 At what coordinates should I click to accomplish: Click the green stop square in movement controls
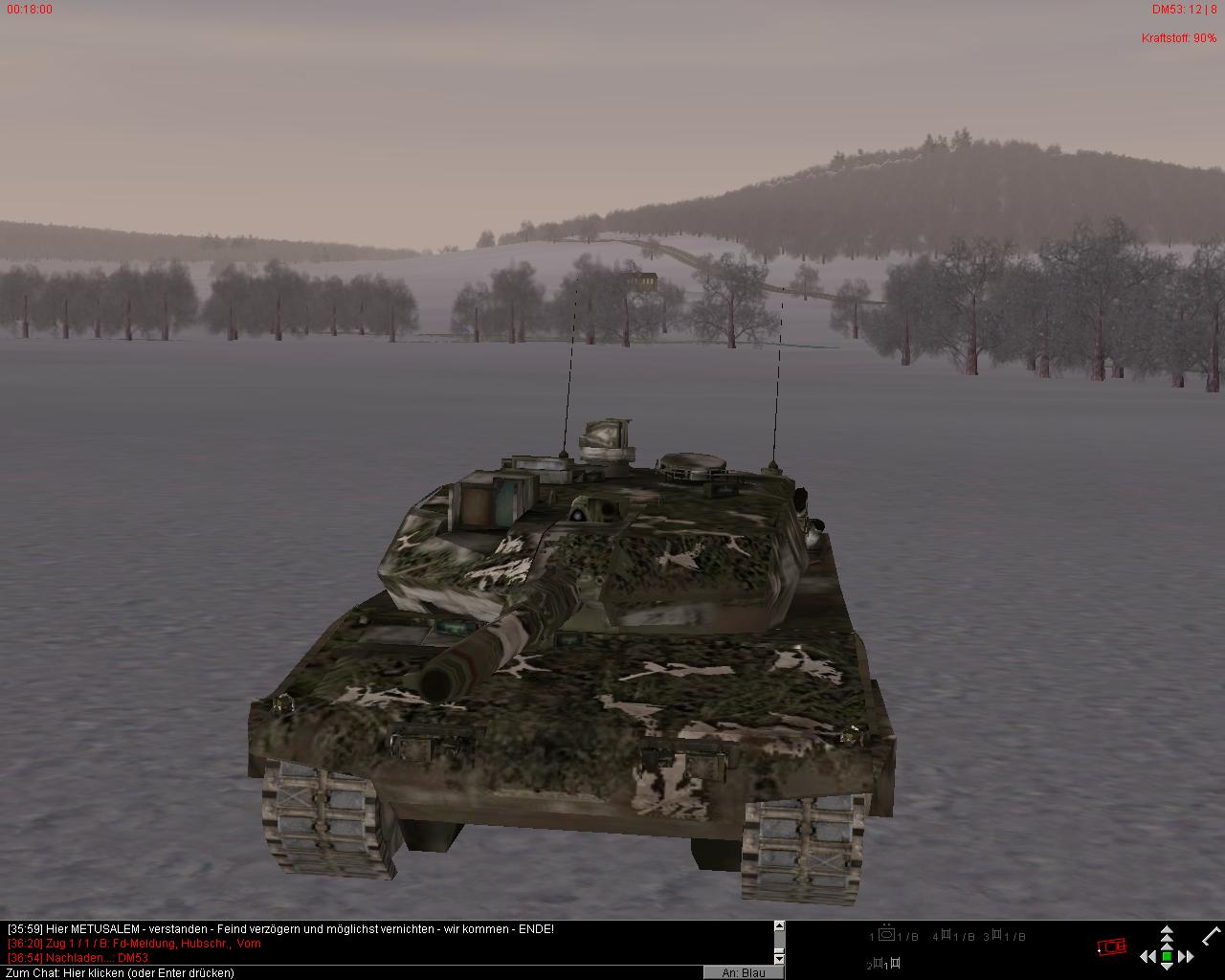[1167, 956]
